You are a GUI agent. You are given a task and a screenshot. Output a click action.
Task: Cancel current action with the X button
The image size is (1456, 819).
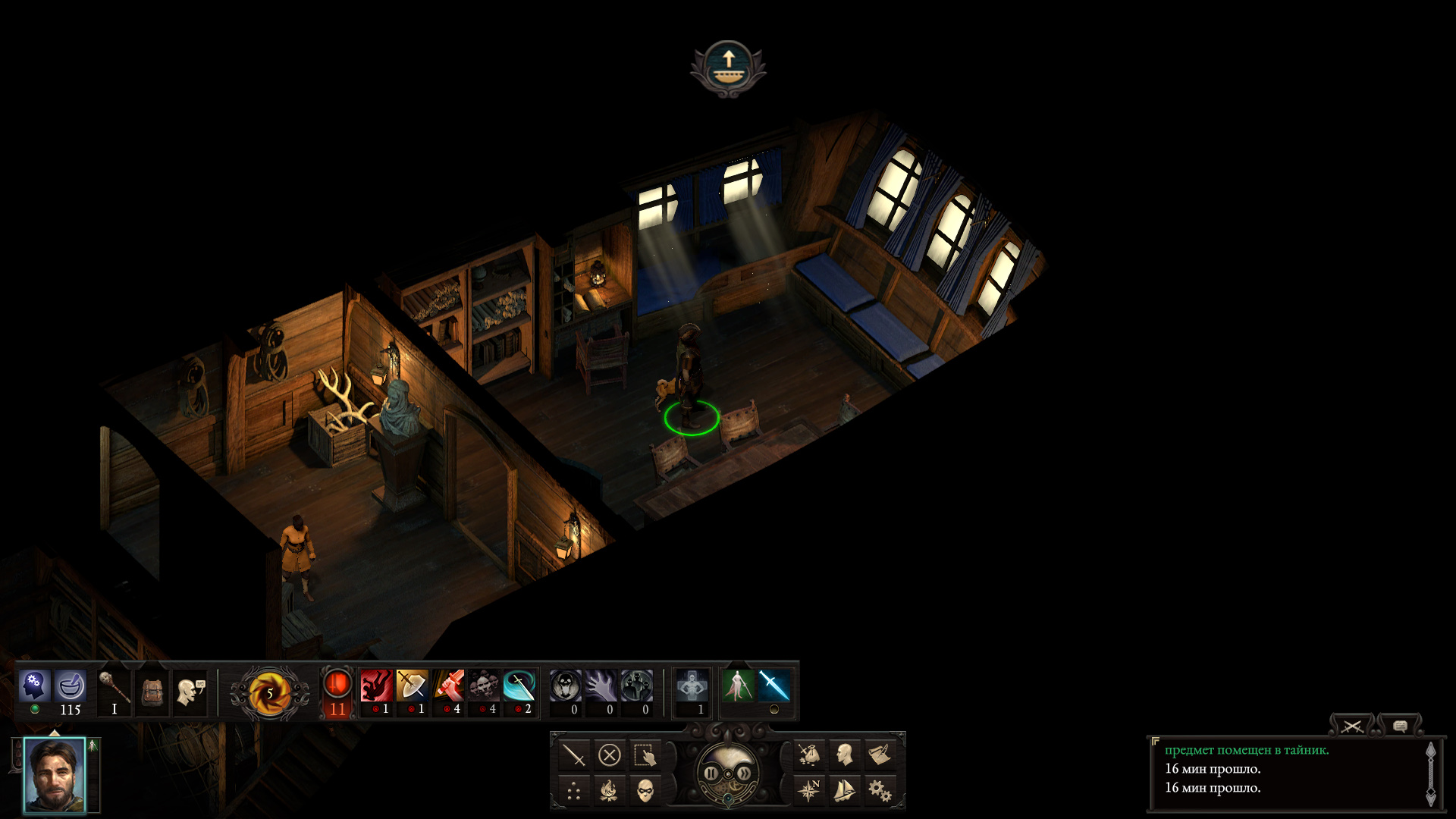(610, 755)
